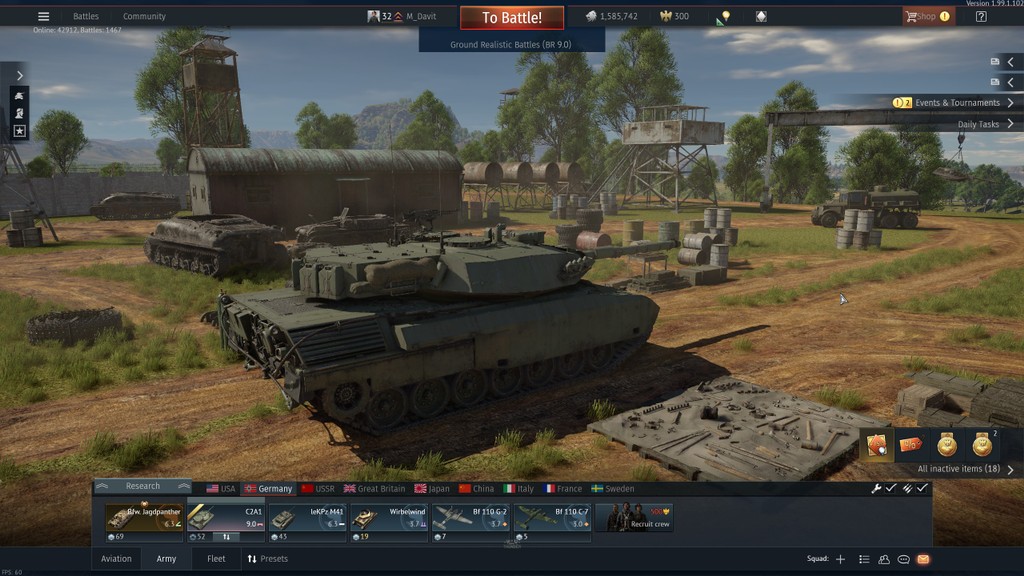Select the USSR nation tab
Image resolution: width=1024 pixels, height=576 pixels.
[318, 489]
